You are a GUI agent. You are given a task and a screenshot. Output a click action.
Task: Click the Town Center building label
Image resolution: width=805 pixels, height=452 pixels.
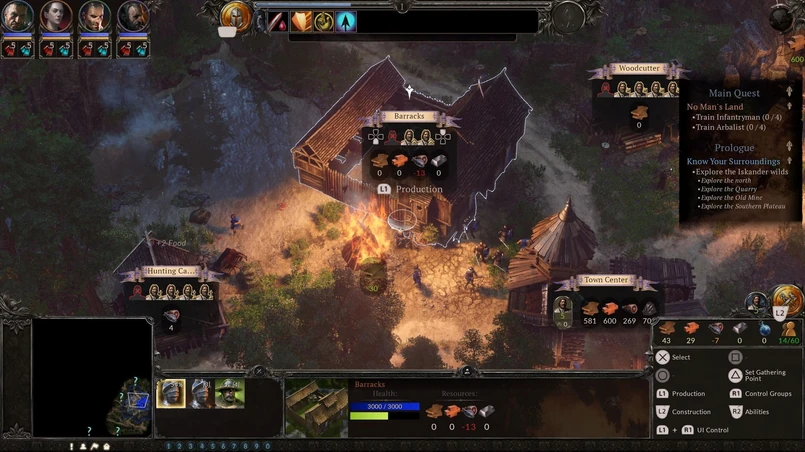pos(605,282)
